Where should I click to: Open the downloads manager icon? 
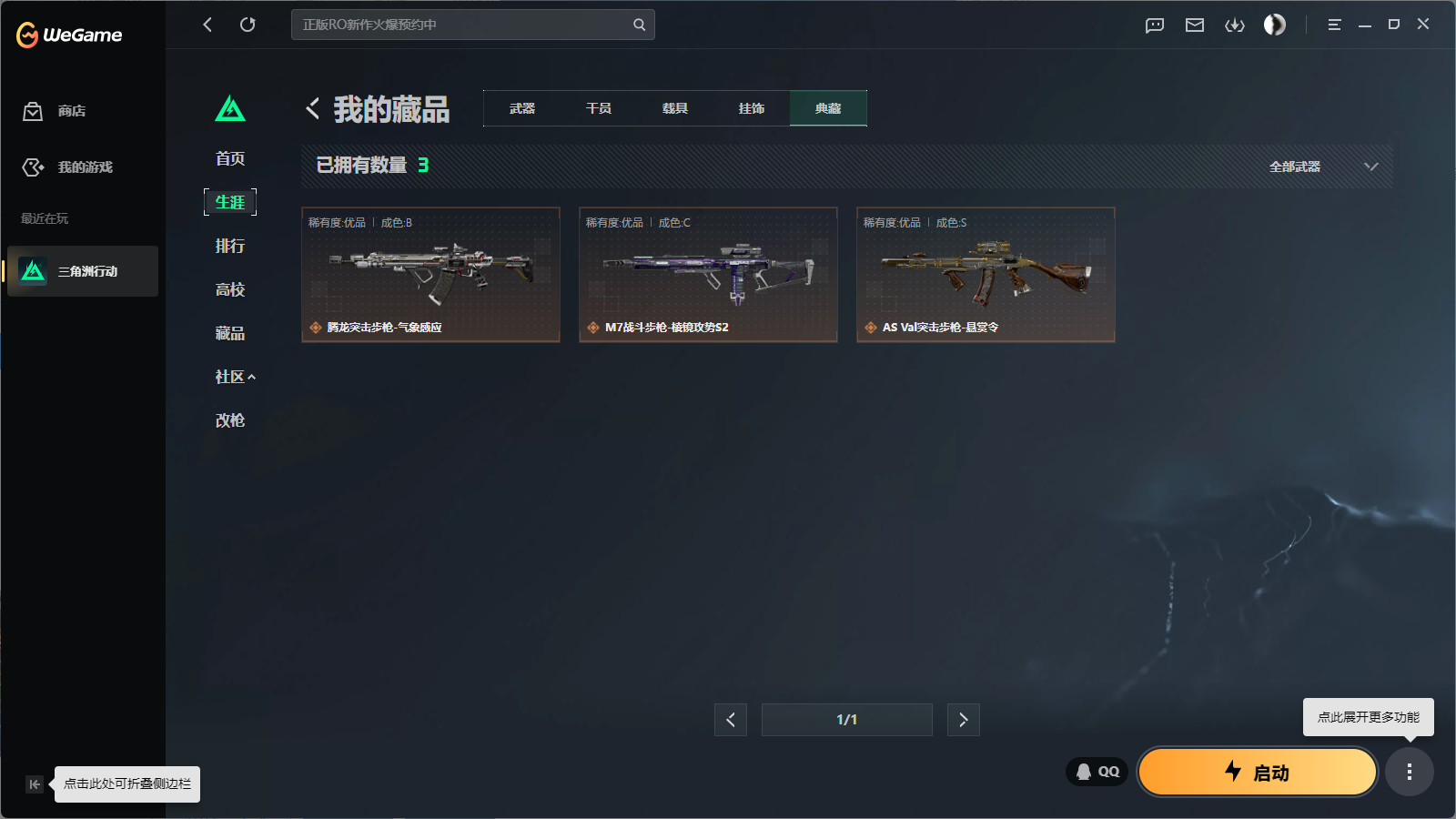pos(1235,25)
